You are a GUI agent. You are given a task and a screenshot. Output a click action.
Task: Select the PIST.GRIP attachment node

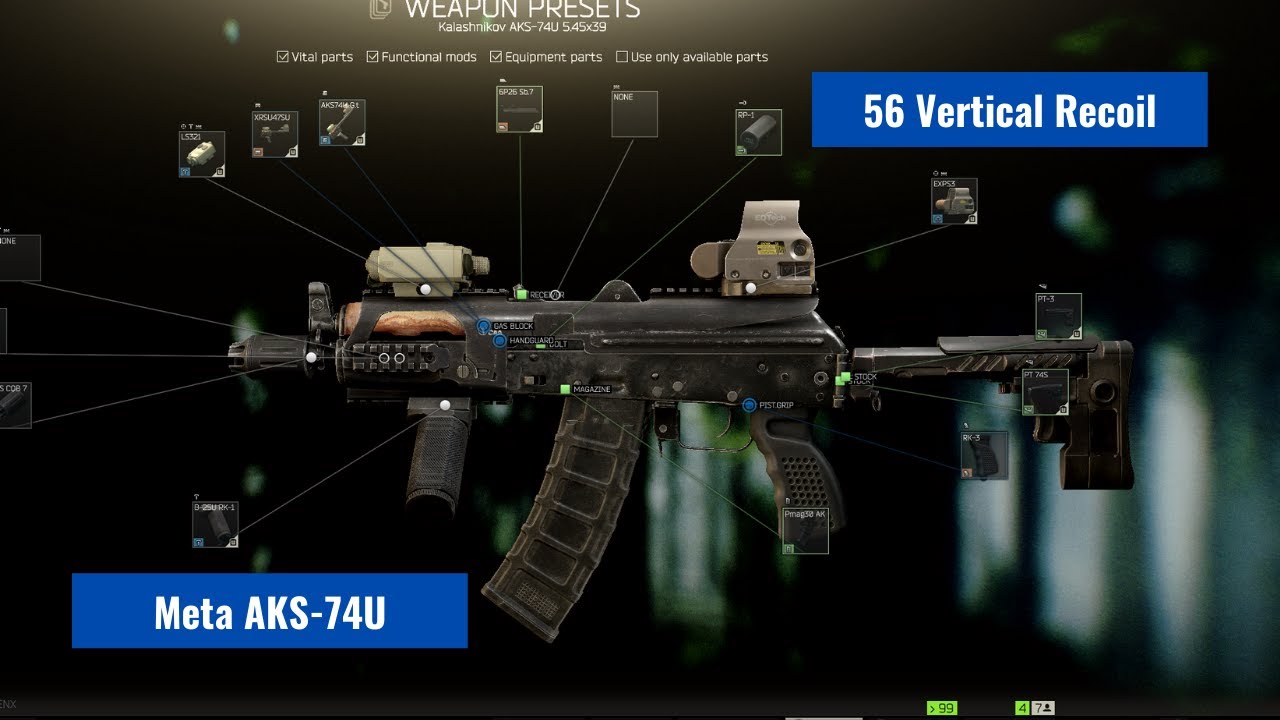[x=749, y=405]
